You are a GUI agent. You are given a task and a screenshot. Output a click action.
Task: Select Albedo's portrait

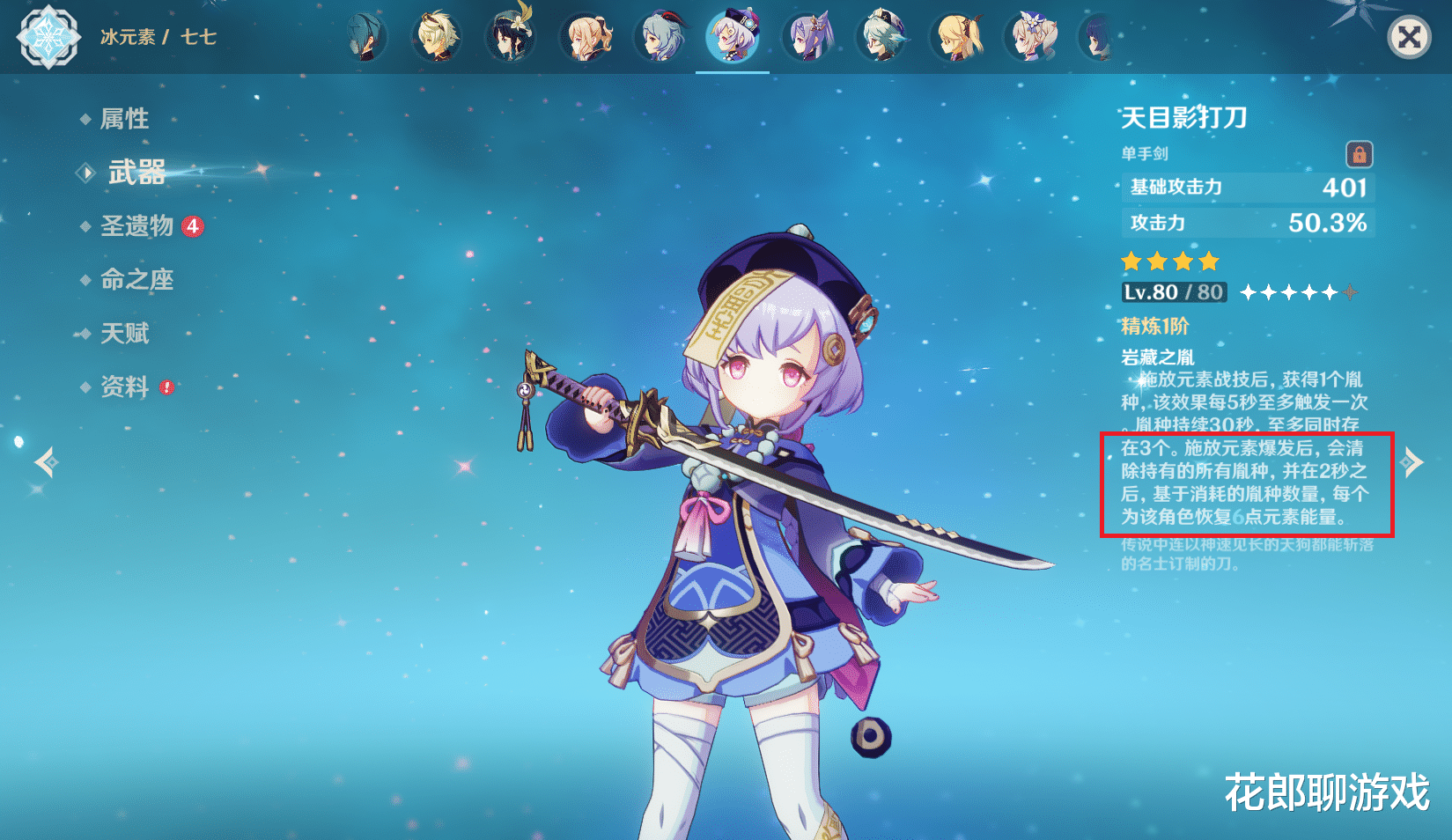(437, 38)
